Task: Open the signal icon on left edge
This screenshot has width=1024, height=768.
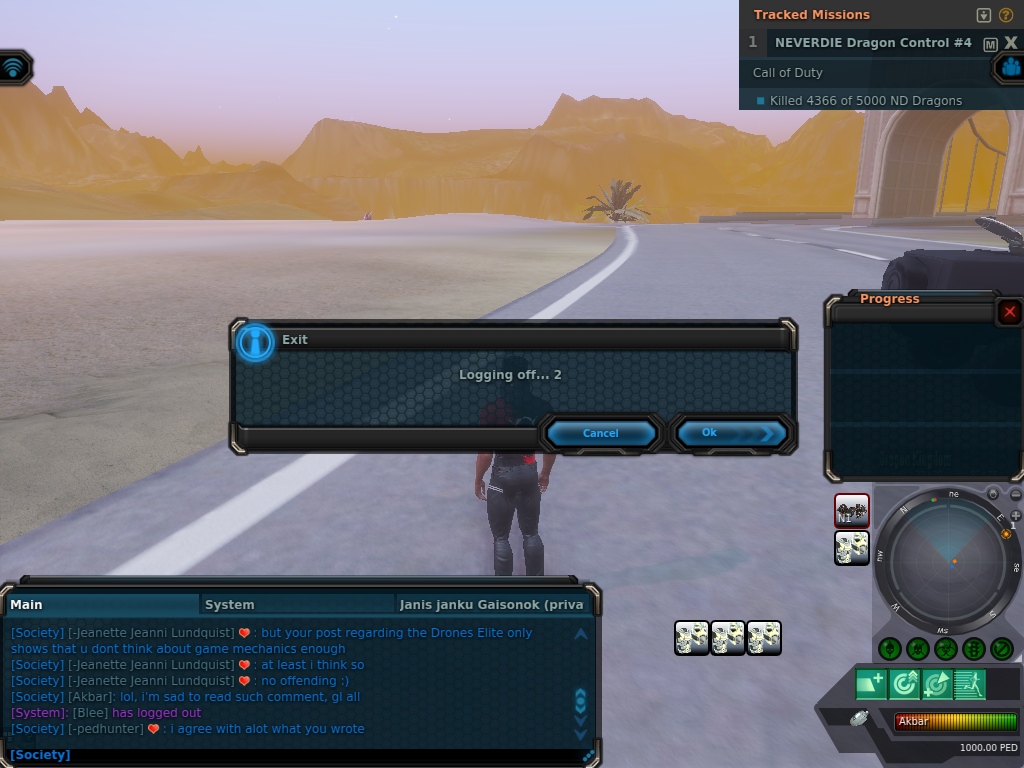Action: point(14,68)
